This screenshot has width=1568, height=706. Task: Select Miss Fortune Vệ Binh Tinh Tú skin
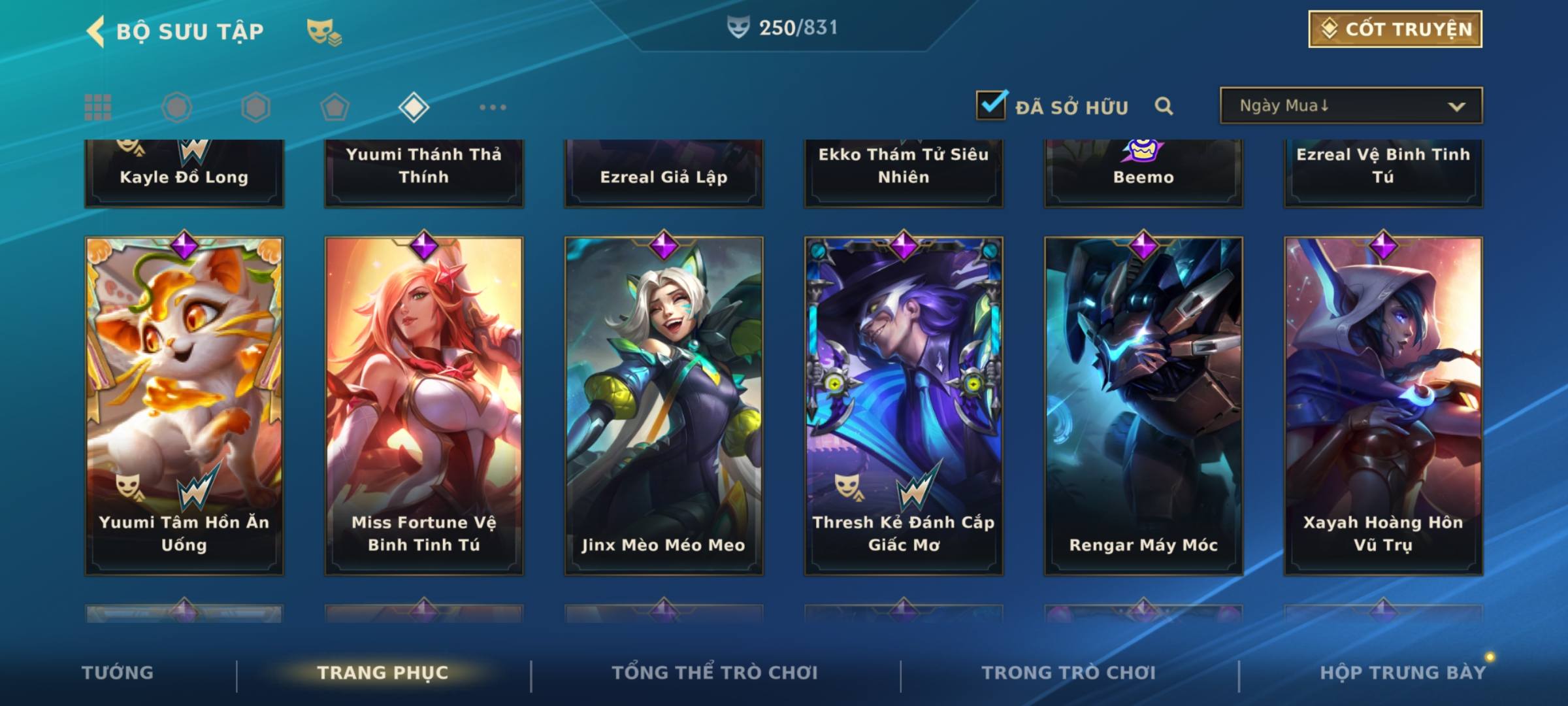pos(424,405)
